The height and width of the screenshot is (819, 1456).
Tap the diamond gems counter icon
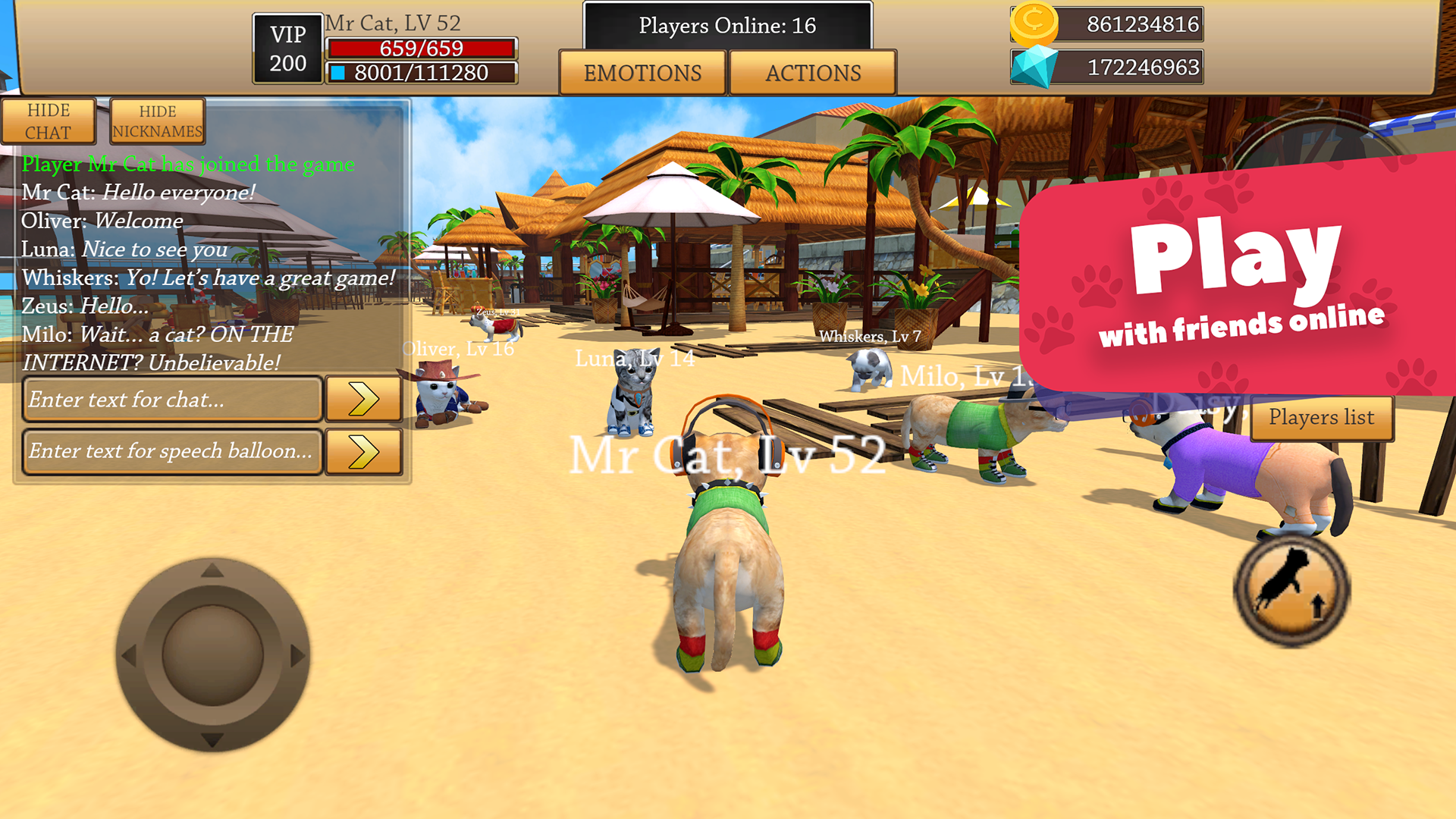tap(1035, 67)
